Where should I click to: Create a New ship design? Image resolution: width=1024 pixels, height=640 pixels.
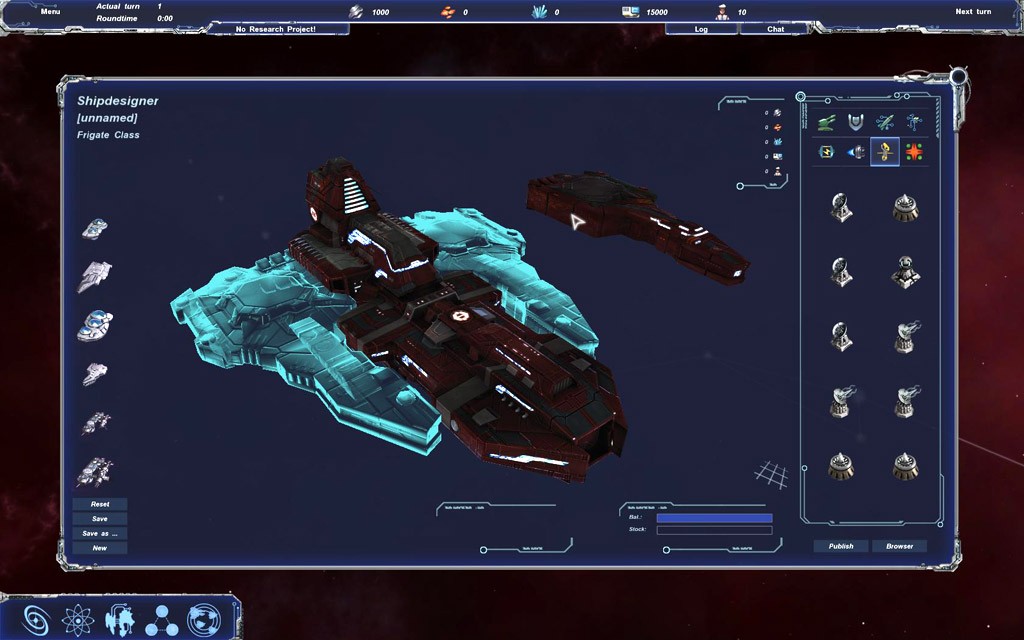[100, 548]
